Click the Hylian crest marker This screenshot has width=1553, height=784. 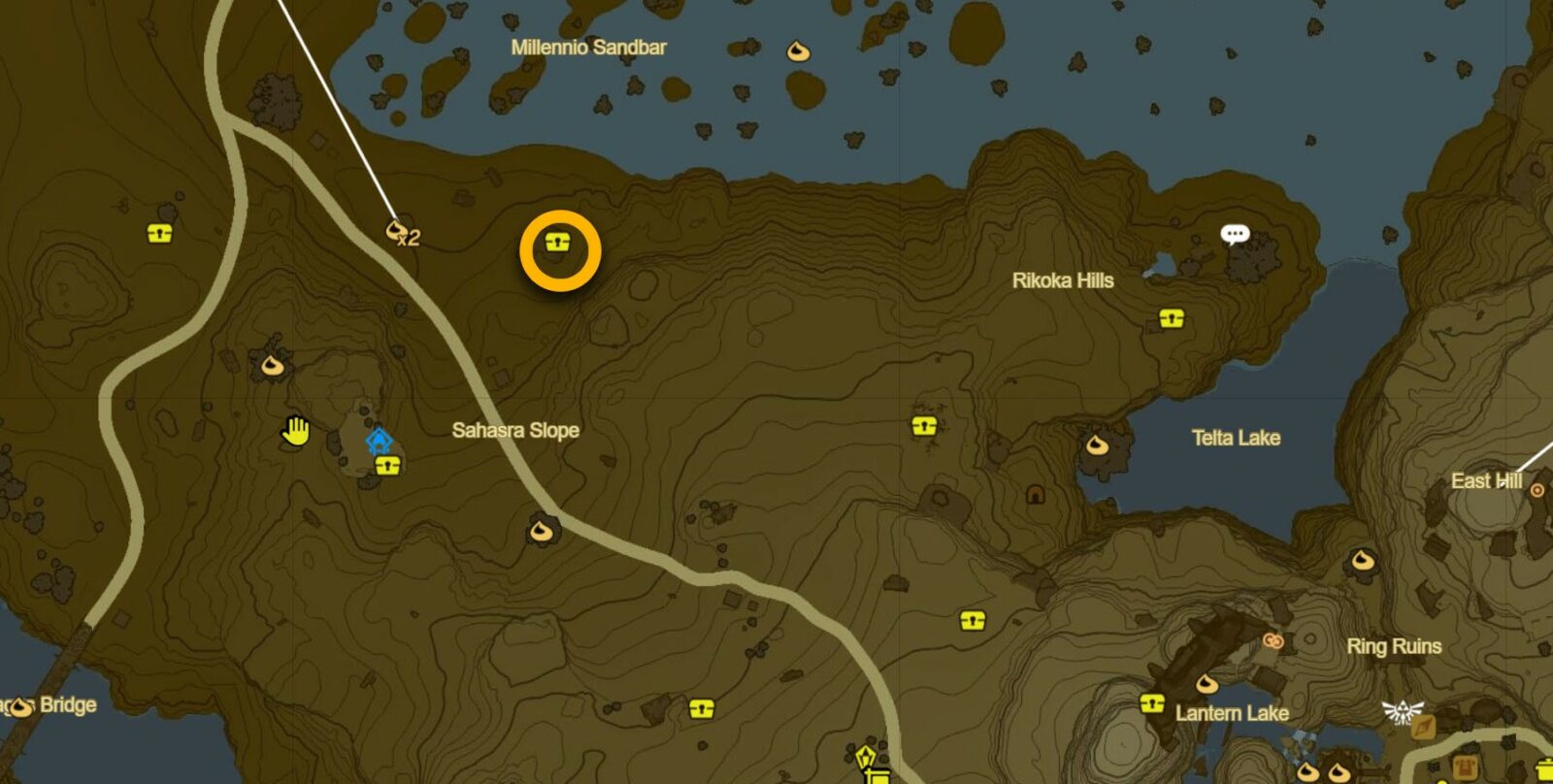(1402, 711)
